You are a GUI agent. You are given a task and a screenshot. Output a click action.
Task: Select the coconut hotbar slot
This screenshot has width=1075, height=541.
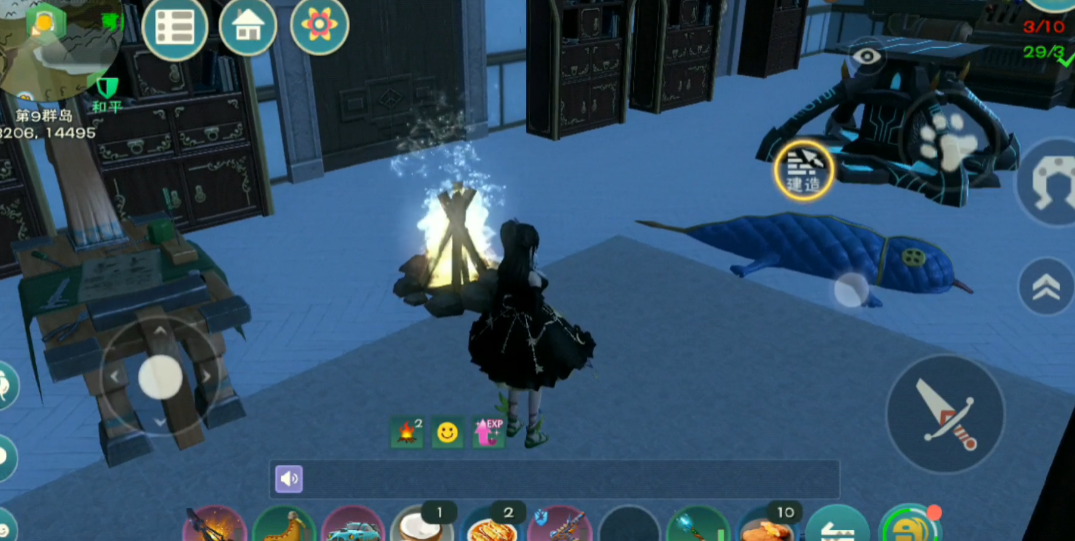point(420,526)
